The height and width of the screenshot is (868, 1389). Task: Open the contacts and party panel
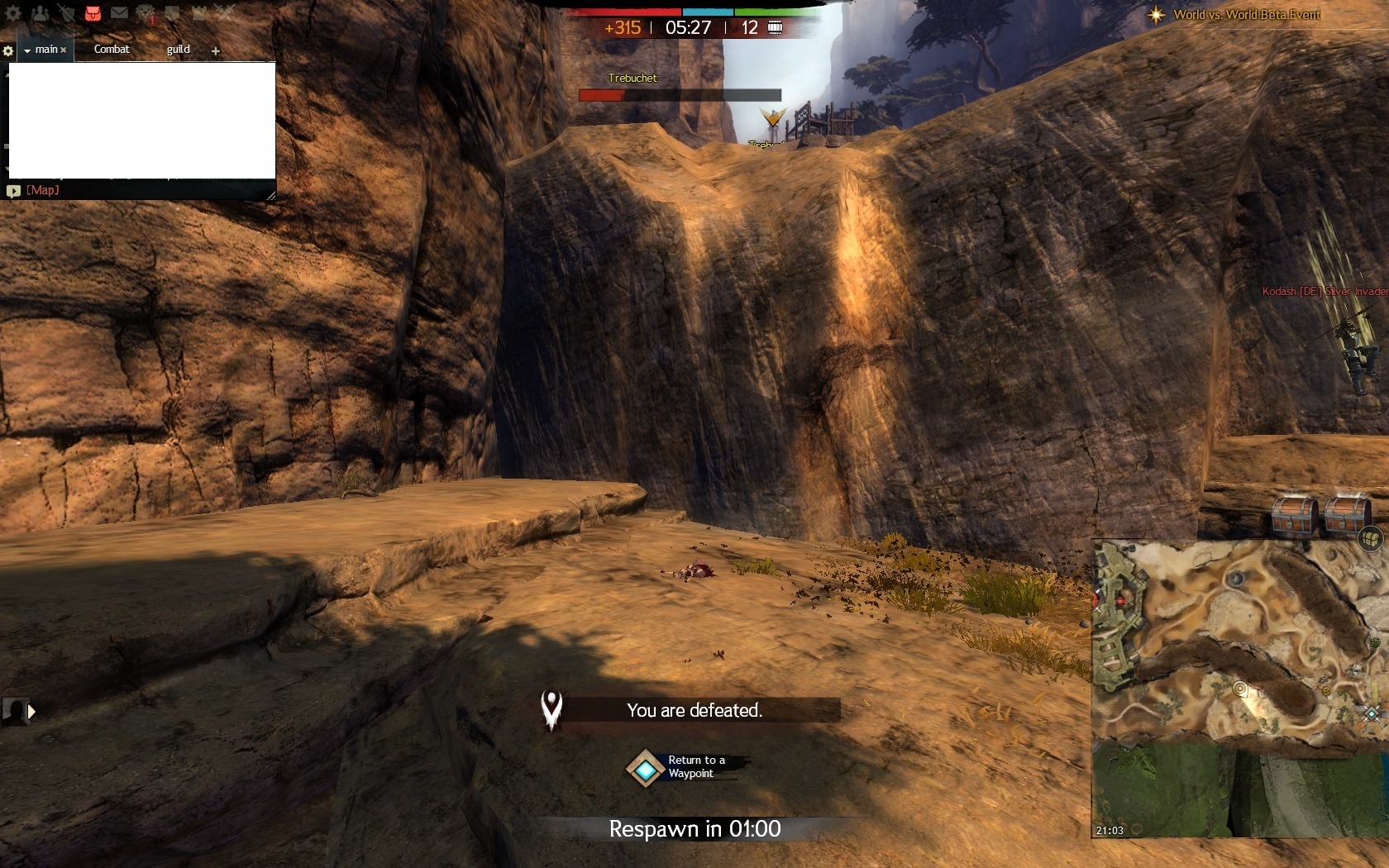40,13
